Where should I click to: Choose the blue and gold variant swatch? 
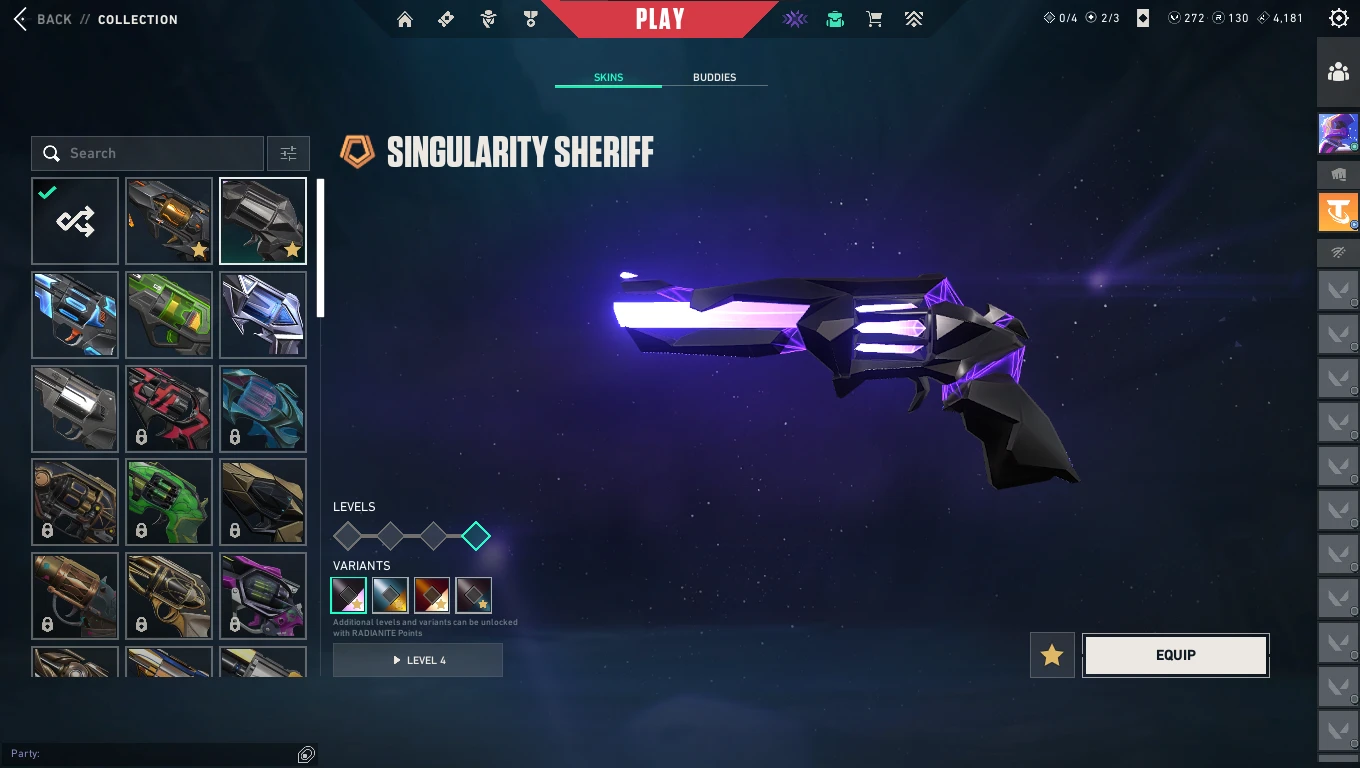click(390, 595)
